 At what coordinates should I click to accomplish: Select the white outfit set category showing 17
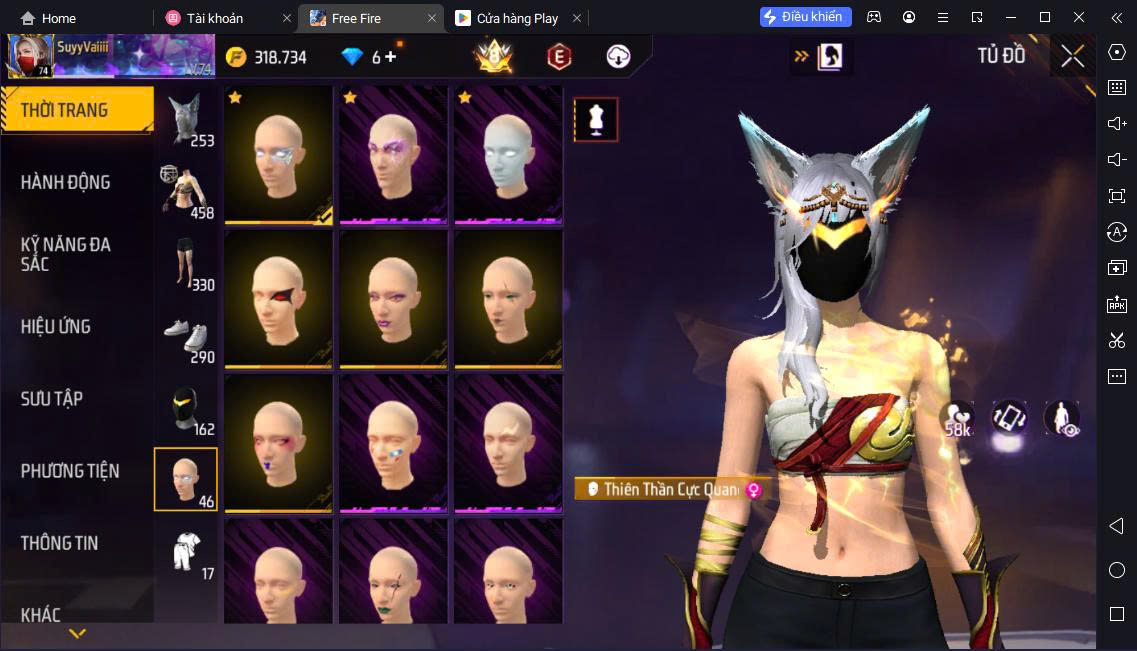pos(186,552)
